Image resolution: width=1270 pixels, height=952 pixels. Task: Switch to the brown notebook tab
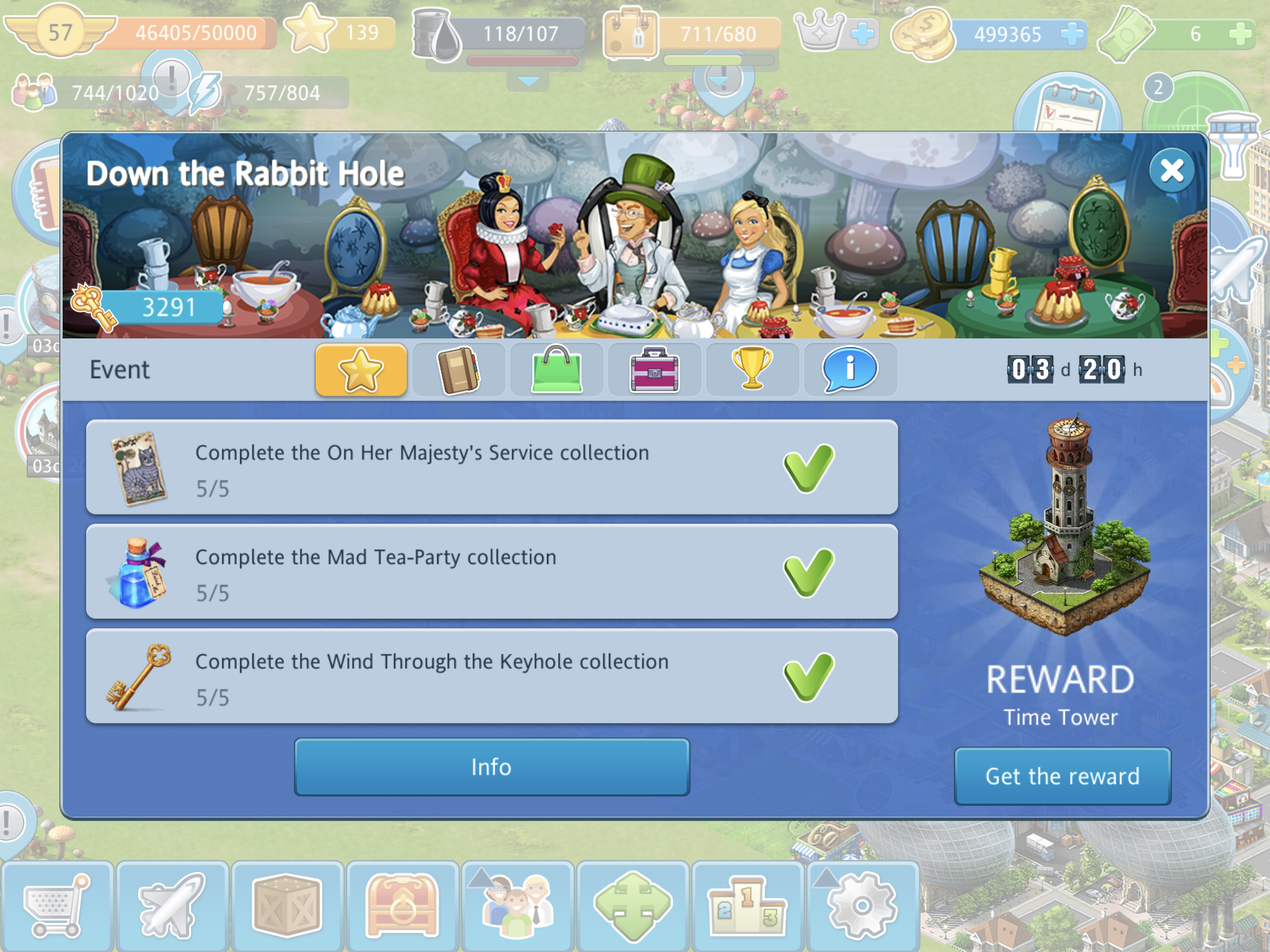pyautogui.click(x=459, y=370)
